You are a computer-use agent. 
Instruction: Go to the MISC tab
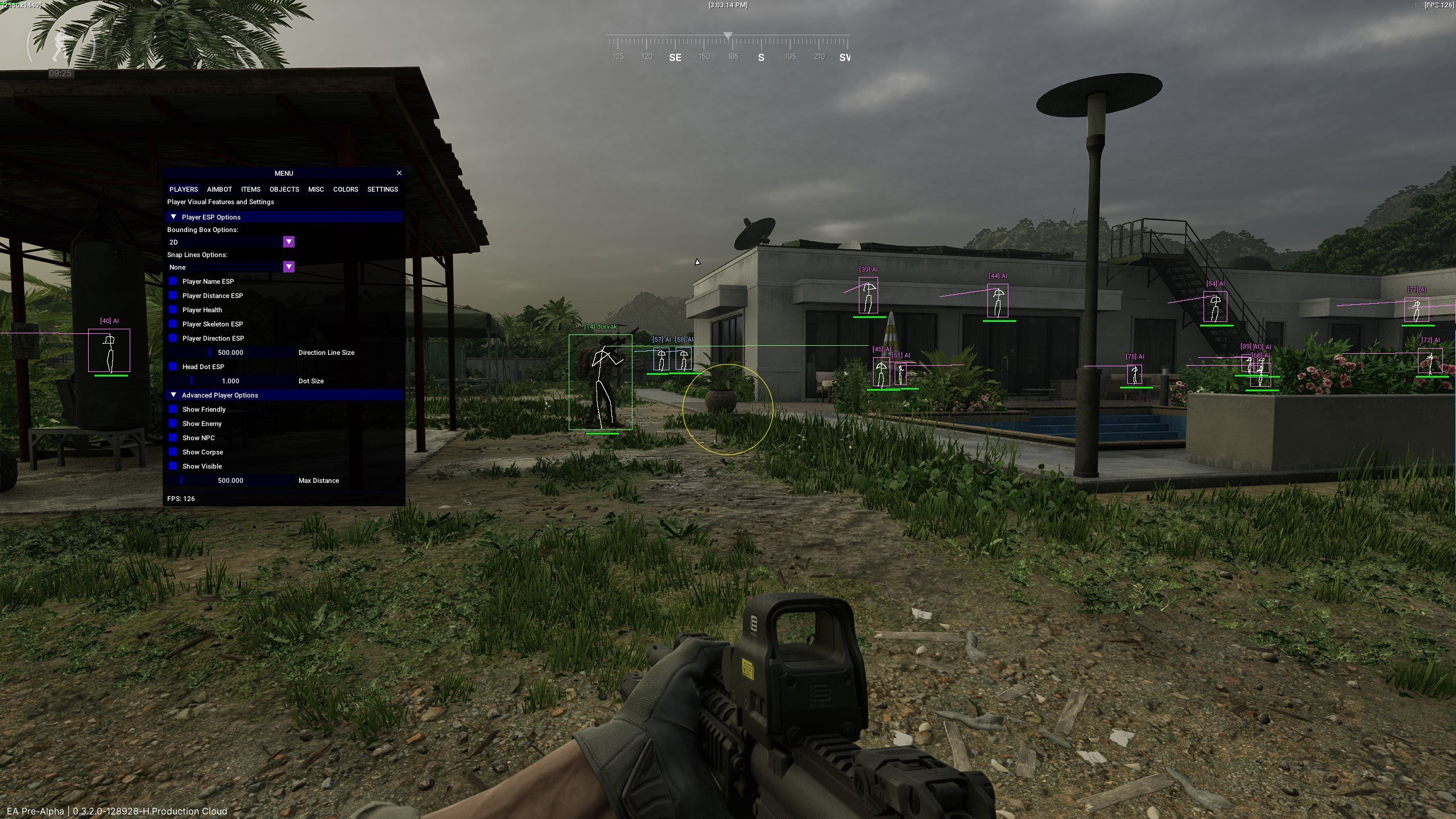pyautogui.click(x=316, y=189)
